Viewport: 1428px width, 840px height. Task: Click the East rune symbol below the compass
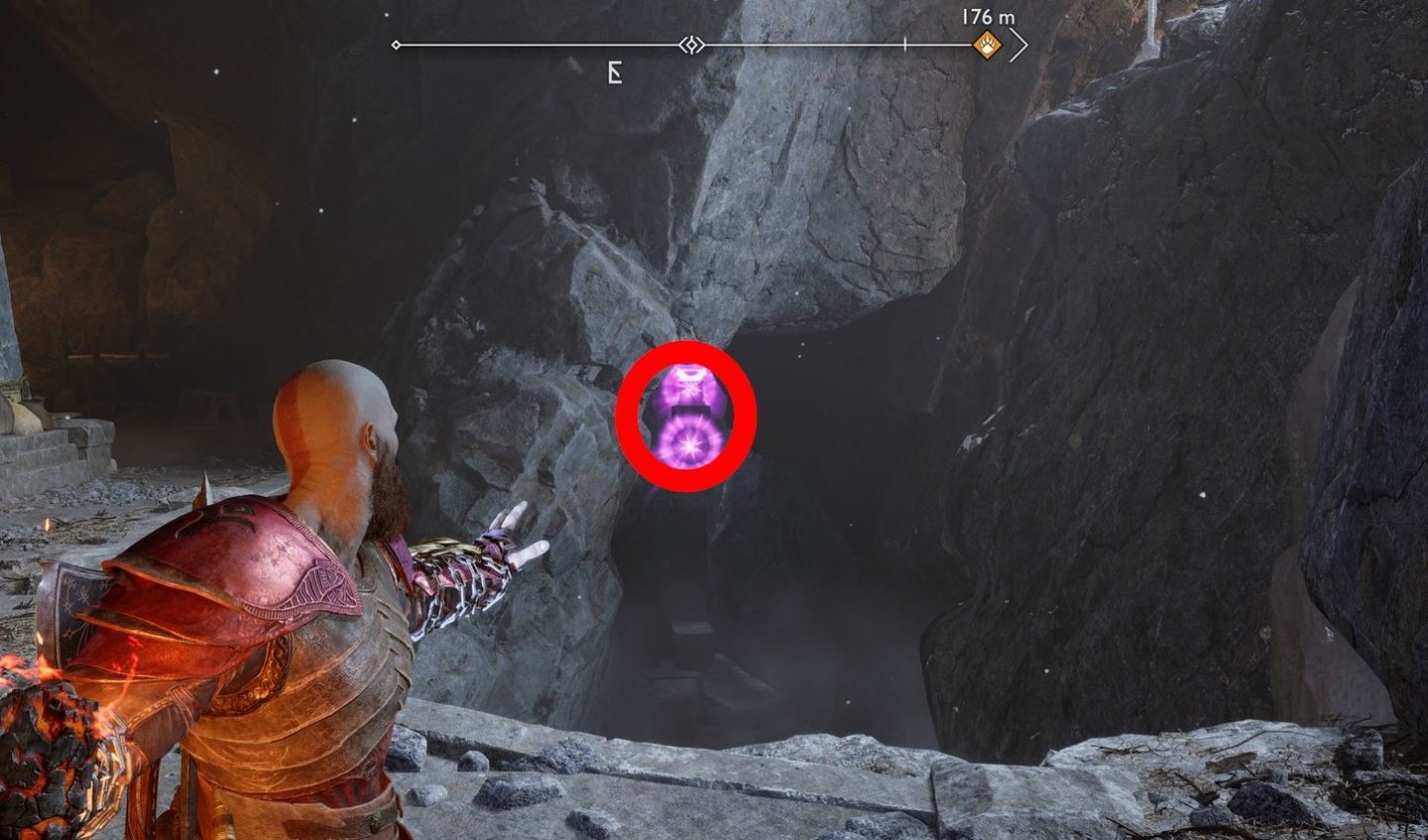[x=614, y=70]
